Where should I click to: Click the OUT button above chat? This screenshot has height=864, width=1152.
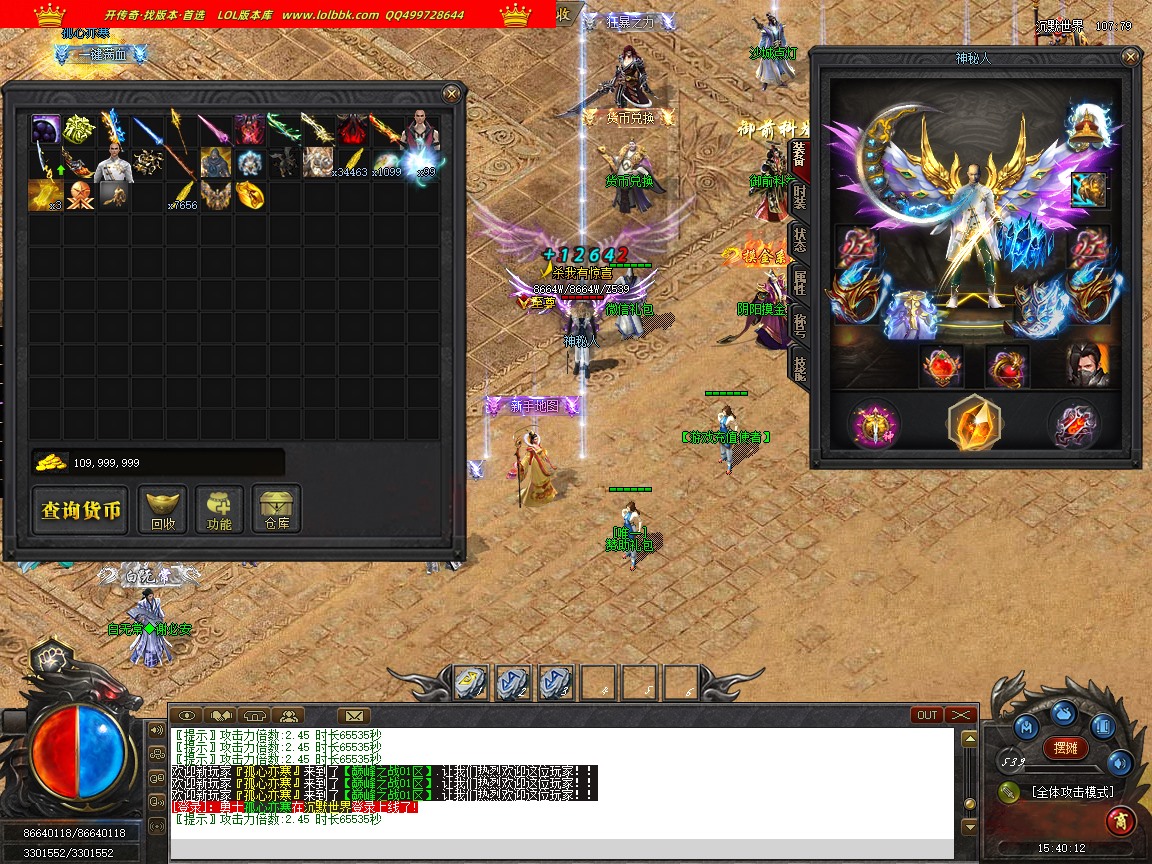pos(927,715)
